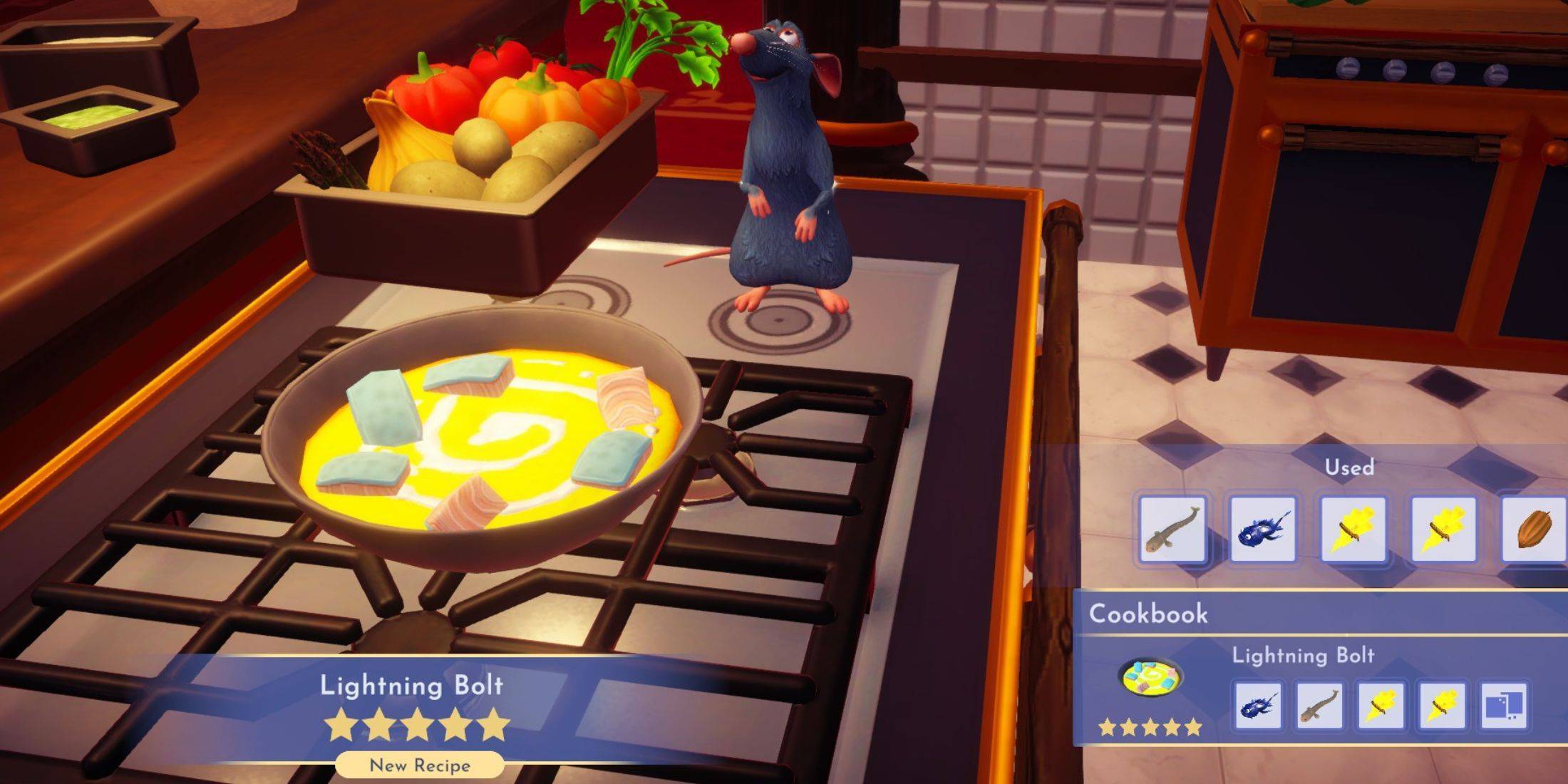Select the grey lancetfish slot under Used
This screenshot has height=784, width=1568.
pyautogui.click(x=1172, y=530)
